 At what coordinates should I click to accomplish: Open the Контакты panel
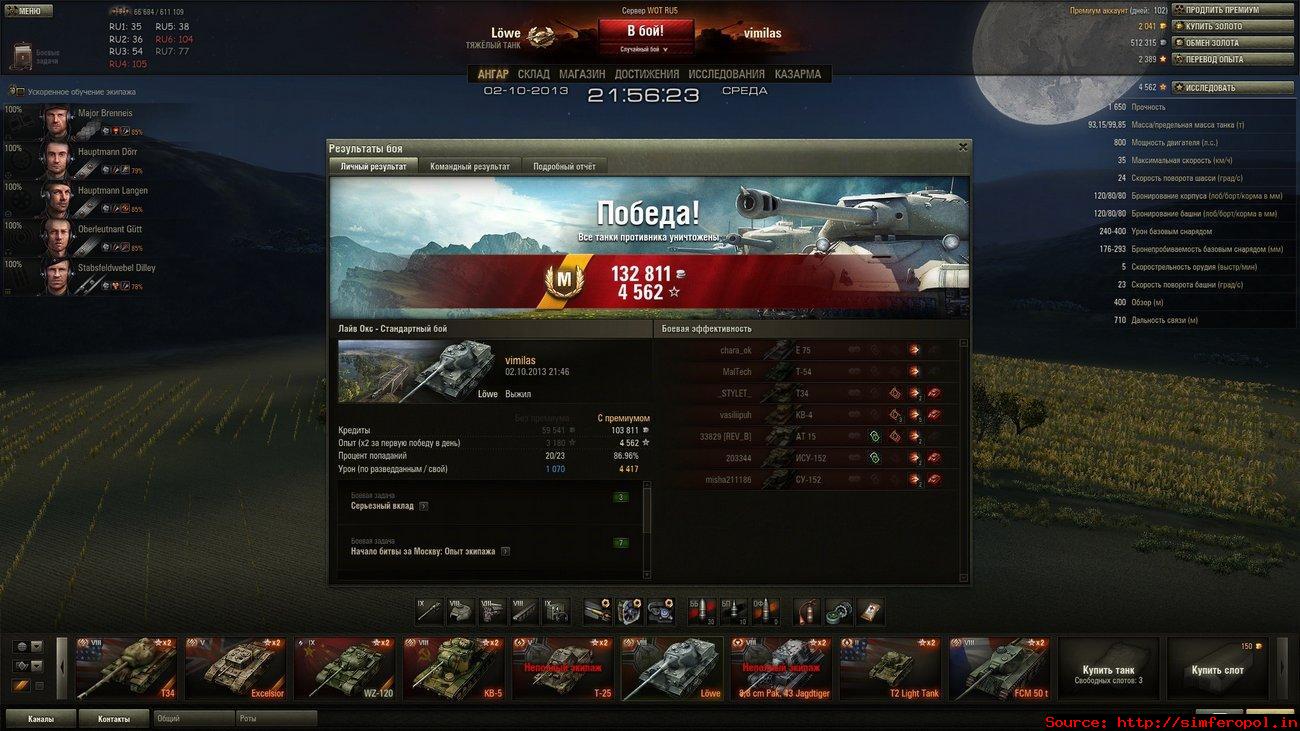113,718
